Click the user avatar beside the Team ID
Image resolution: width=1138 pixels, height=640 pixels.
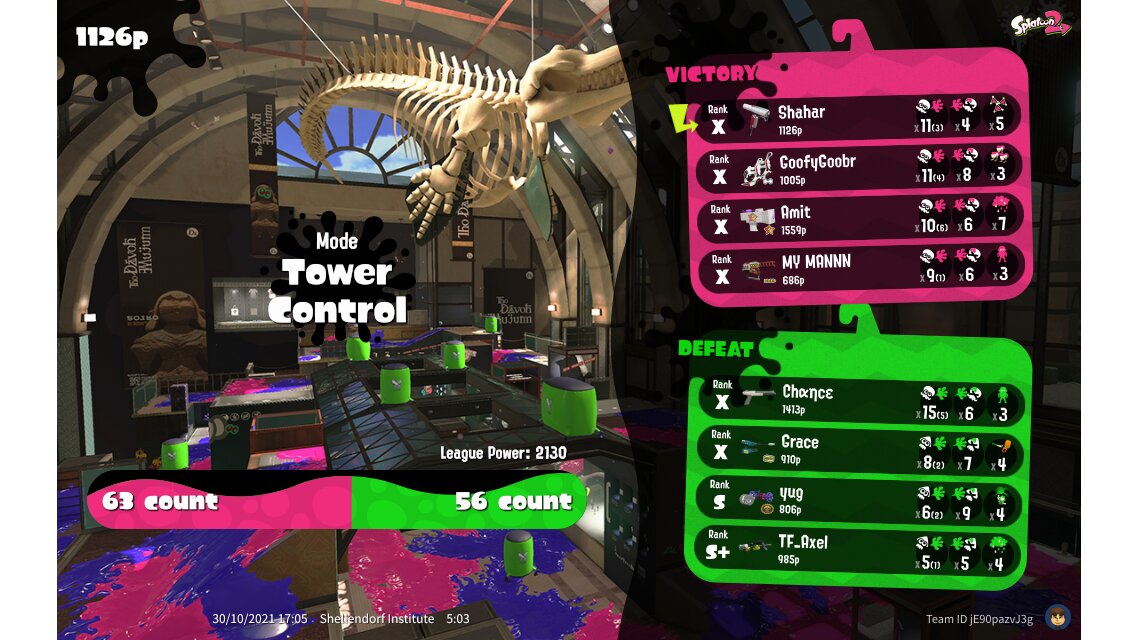click(1058, 617)
